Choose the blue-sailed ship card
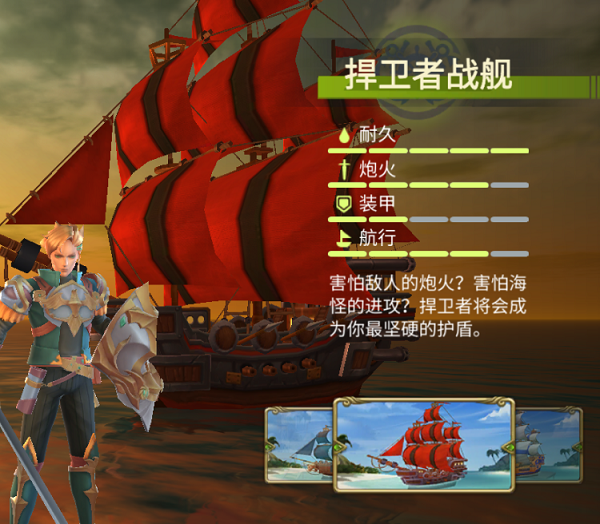The image size is (600, 524). [x=299, y=441]
